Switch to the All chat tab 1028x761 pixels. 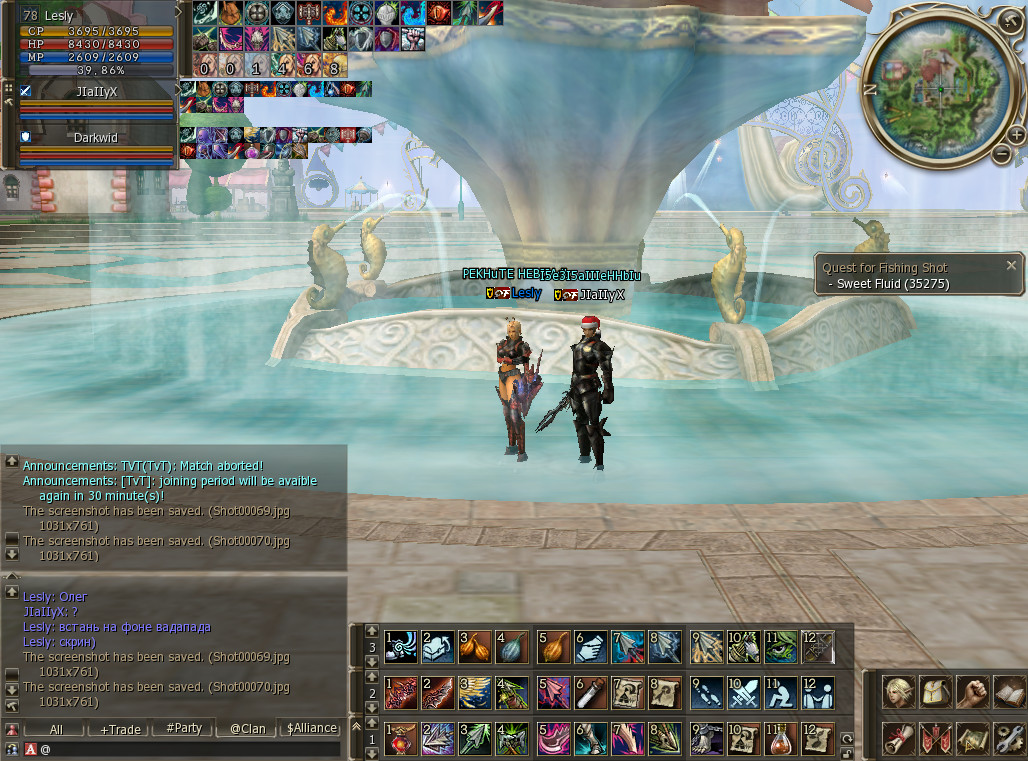pos(56,729)
